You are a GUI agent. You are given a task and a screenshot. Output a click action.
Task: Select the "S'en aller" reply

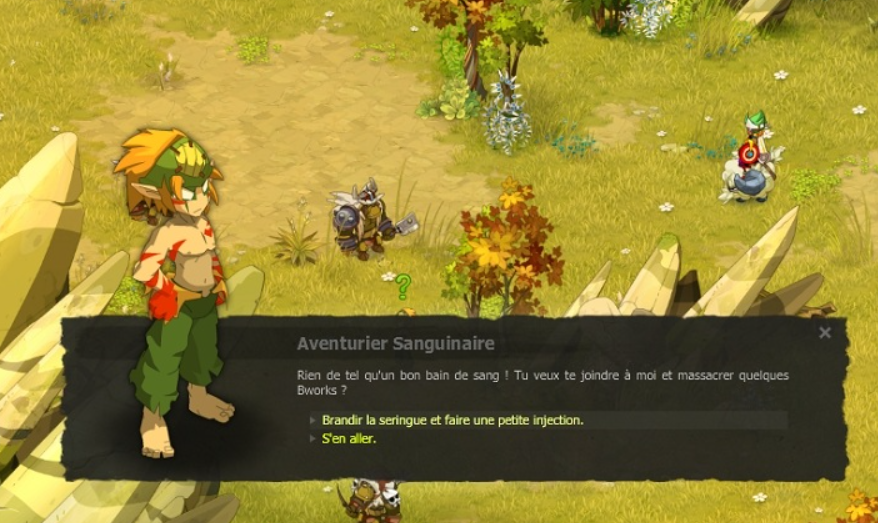349,439
